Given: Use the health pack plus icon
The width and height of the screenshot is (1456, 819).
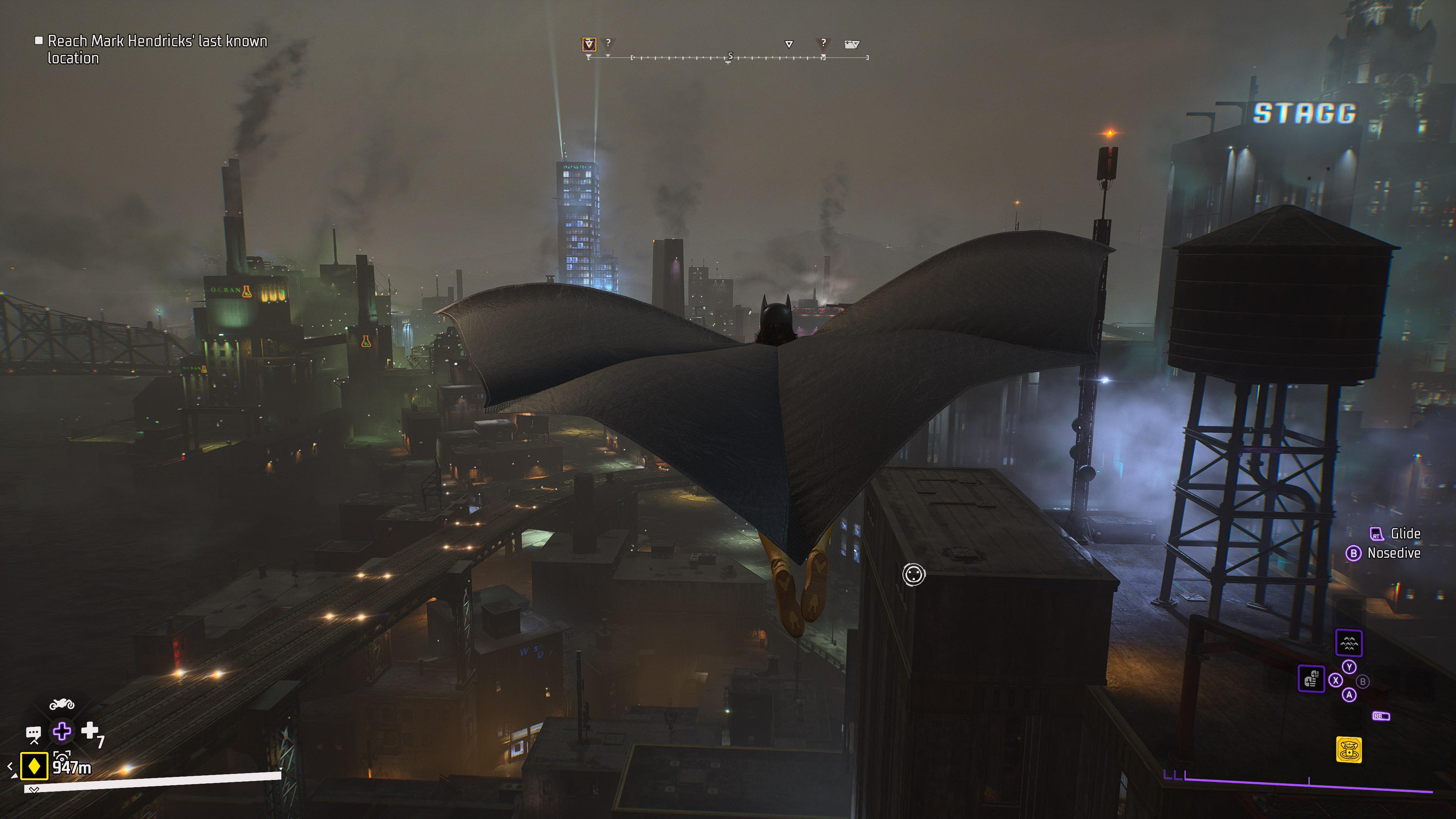Looking at the screenshot, I should [x=90, y=731].
